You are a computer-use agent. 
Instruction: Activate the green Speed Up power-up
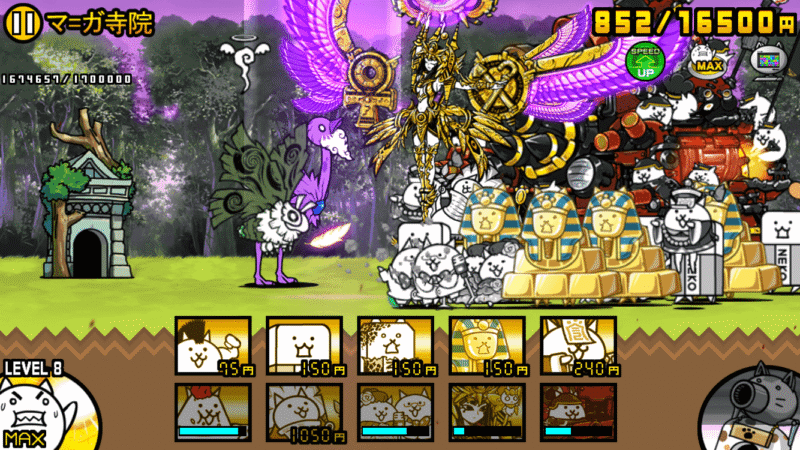click(644, 62)
